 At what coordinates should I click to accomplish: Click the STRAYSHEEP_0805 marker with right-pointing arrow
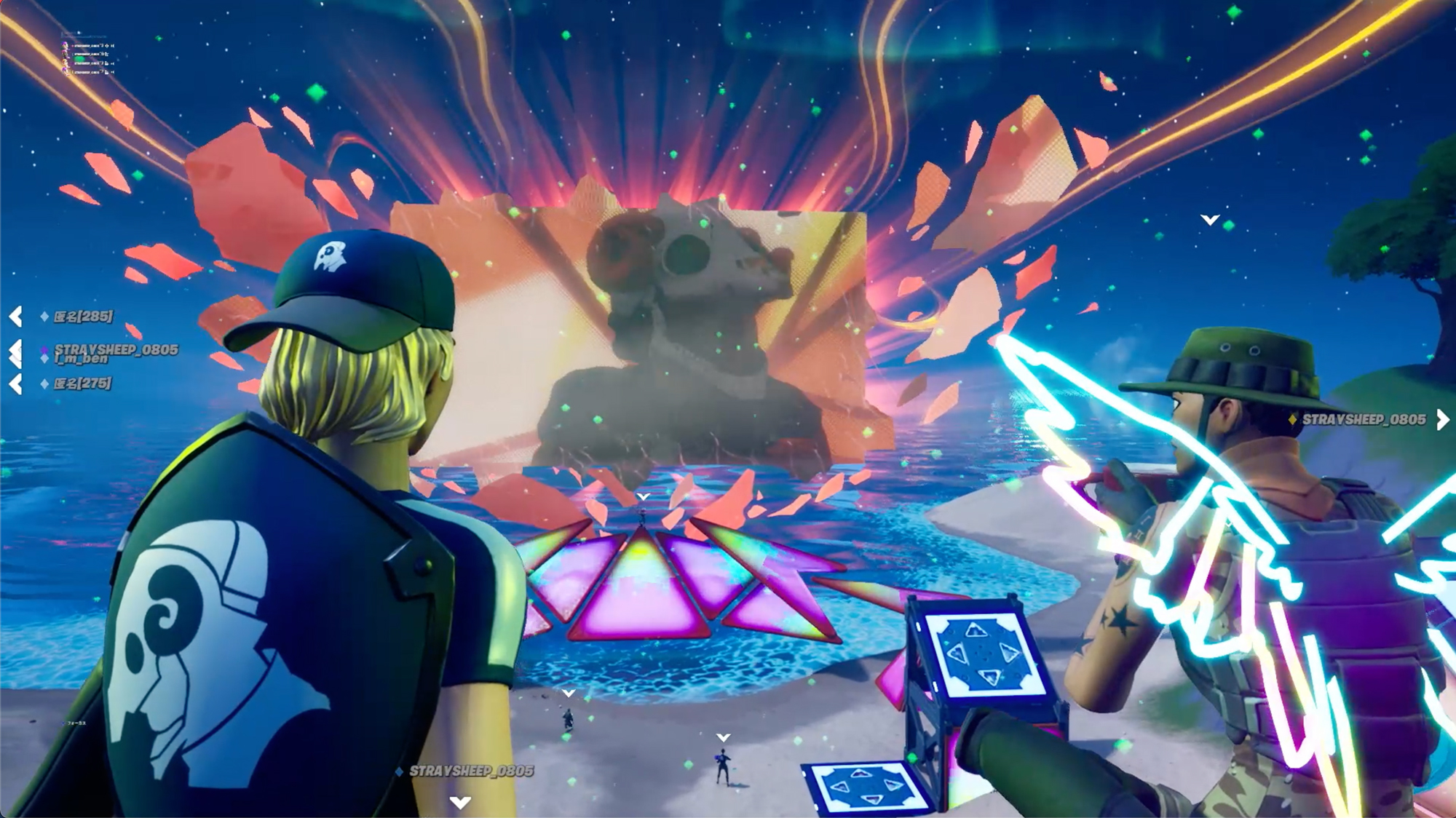[1364, 420]
